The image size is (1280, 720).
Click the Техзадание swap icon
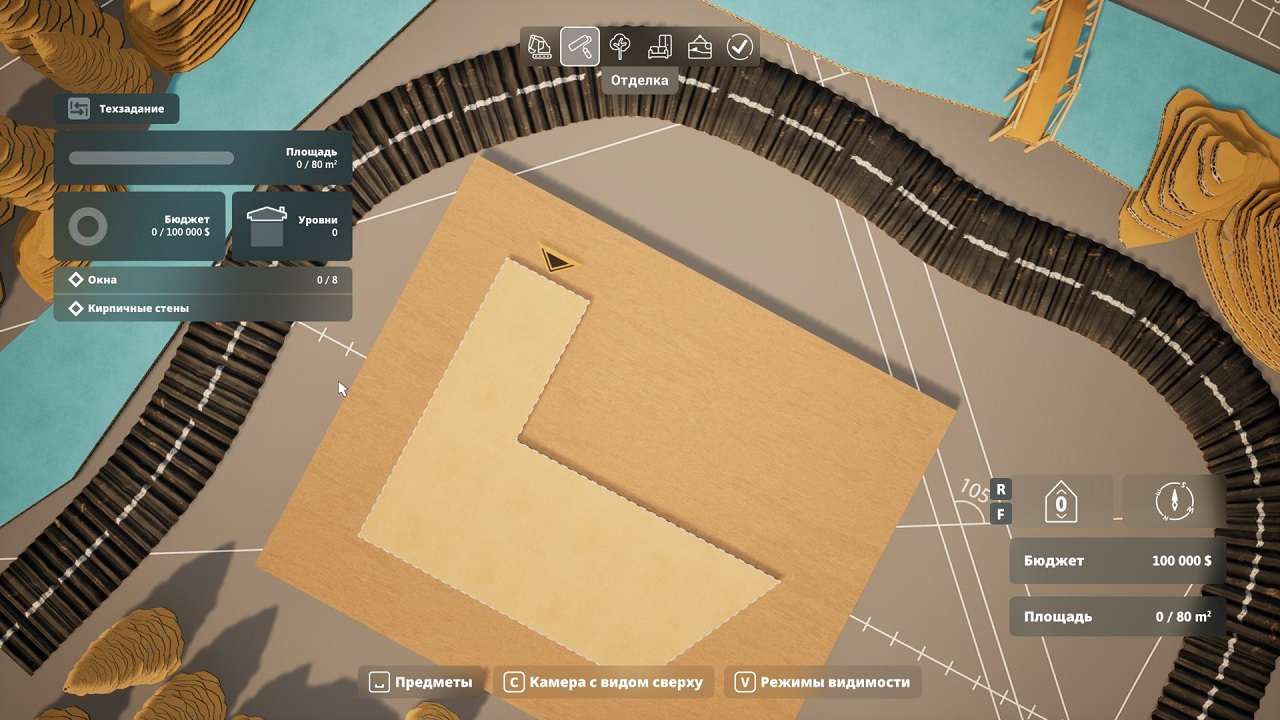(x=80, y=108)
